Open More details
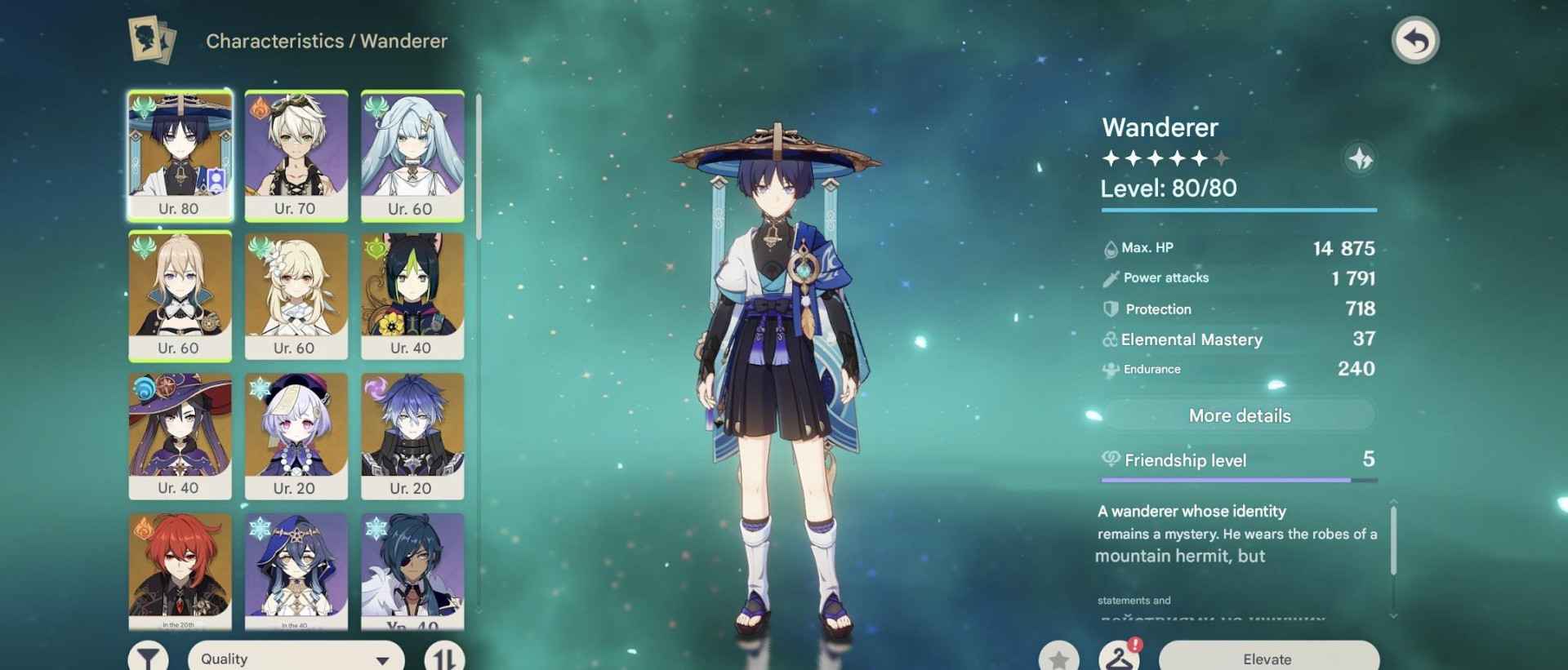The image size is (1568, 670). (x=1238, y=415)
